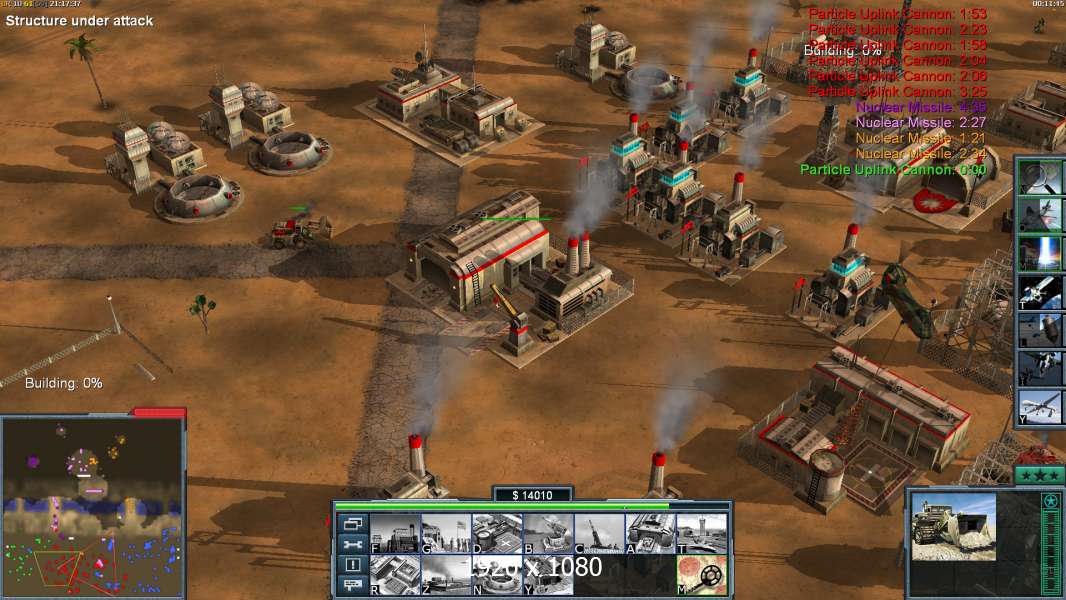Image resolution: width=1066 pixels, height=600 pixels.
Task: Choose the smoking structure build icon (Z)
Action: (x=446, y=575)
